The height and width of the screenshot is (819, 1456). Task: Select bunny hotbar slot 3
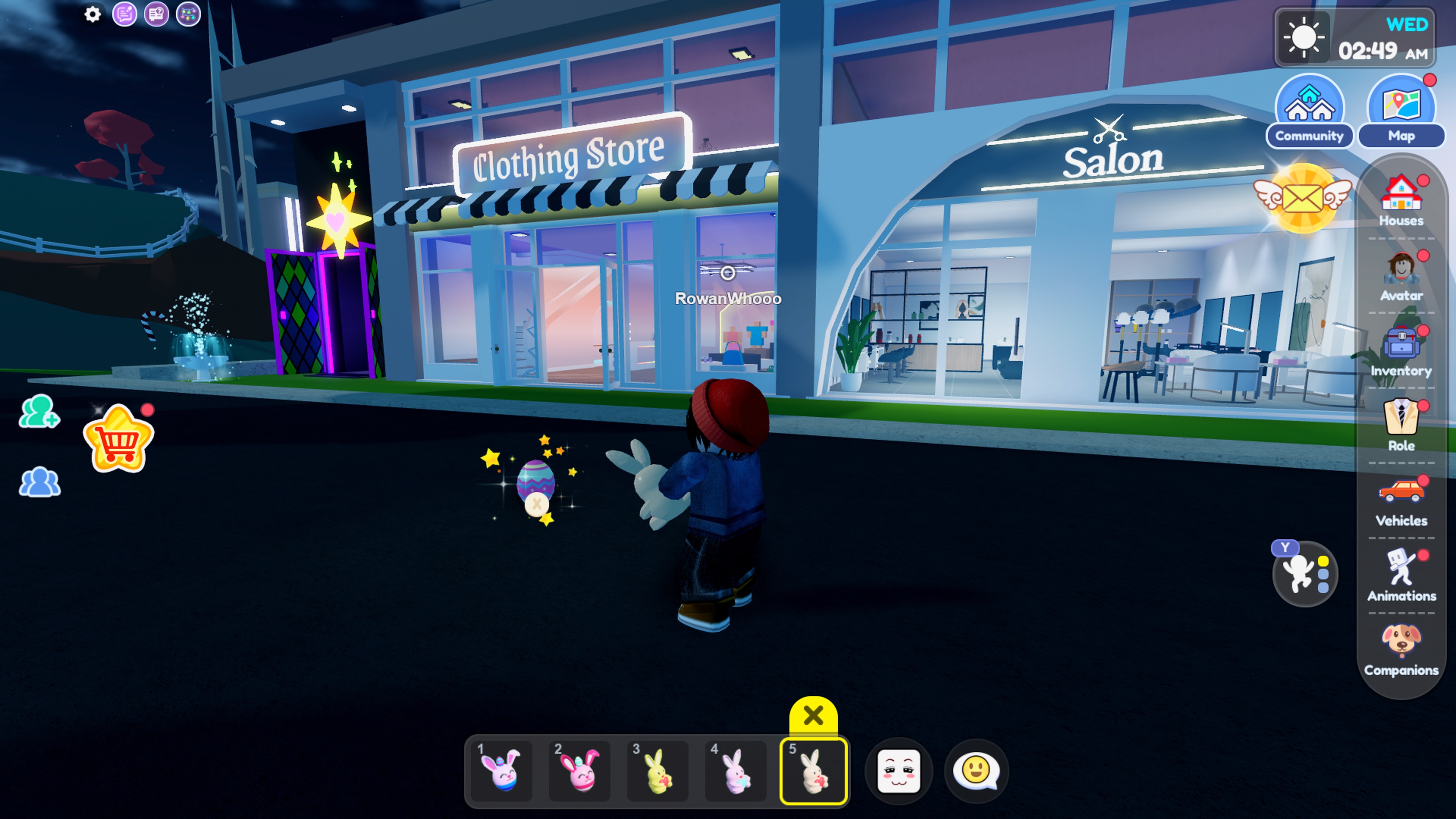click(657, 771)
